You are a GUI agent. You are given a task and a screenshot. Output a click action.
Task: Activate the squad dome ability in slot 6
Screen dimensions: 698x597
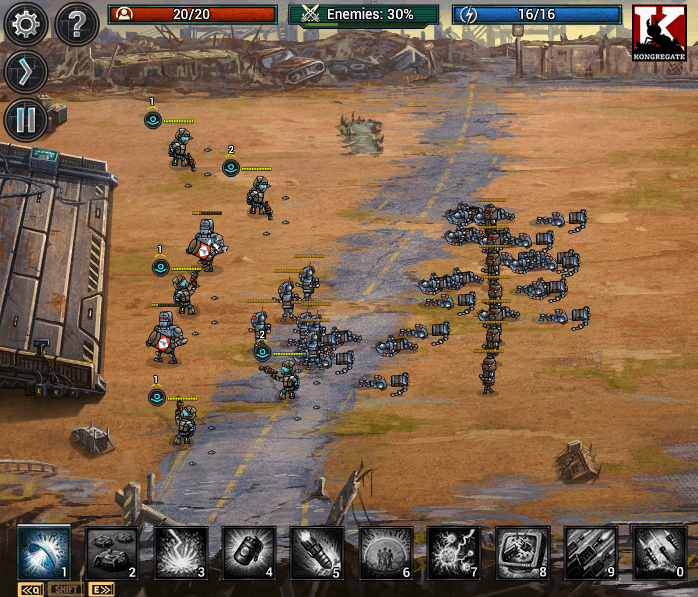click(385, 552)
